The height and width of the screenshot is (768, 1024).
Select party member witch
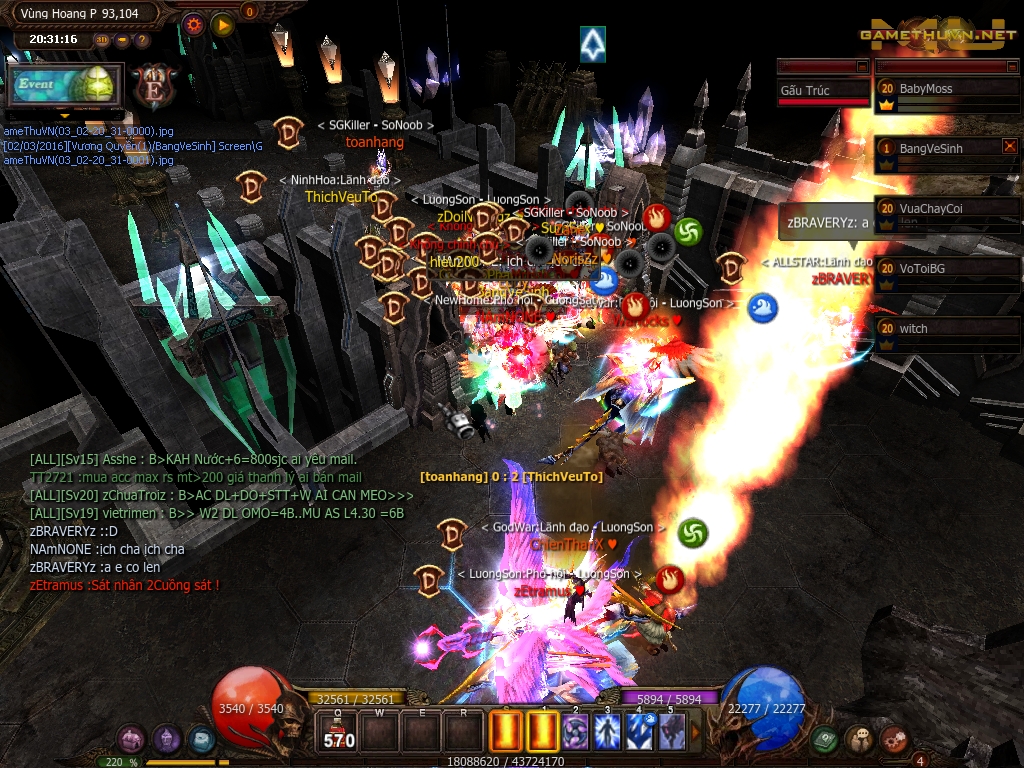947,329
